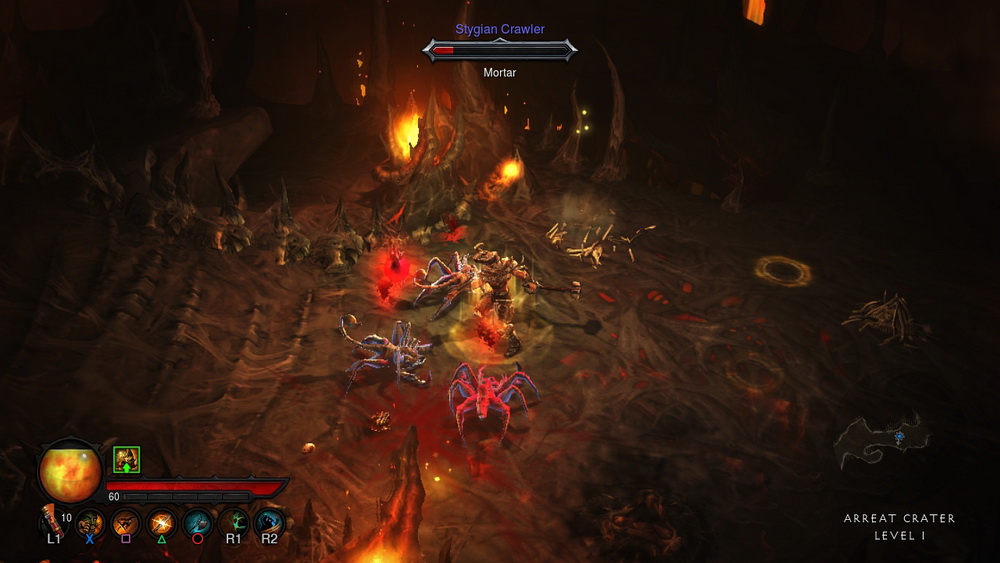Trigger the leaping warrior skill
Image resolution: width=1000 pixels, height=563 pixels.
(126, 522)
